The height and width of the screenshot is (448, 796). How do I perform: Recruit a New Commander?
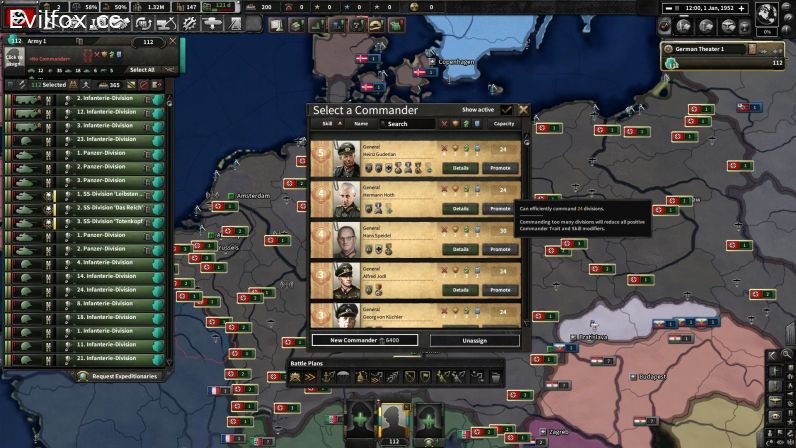(x=364, y=340)
